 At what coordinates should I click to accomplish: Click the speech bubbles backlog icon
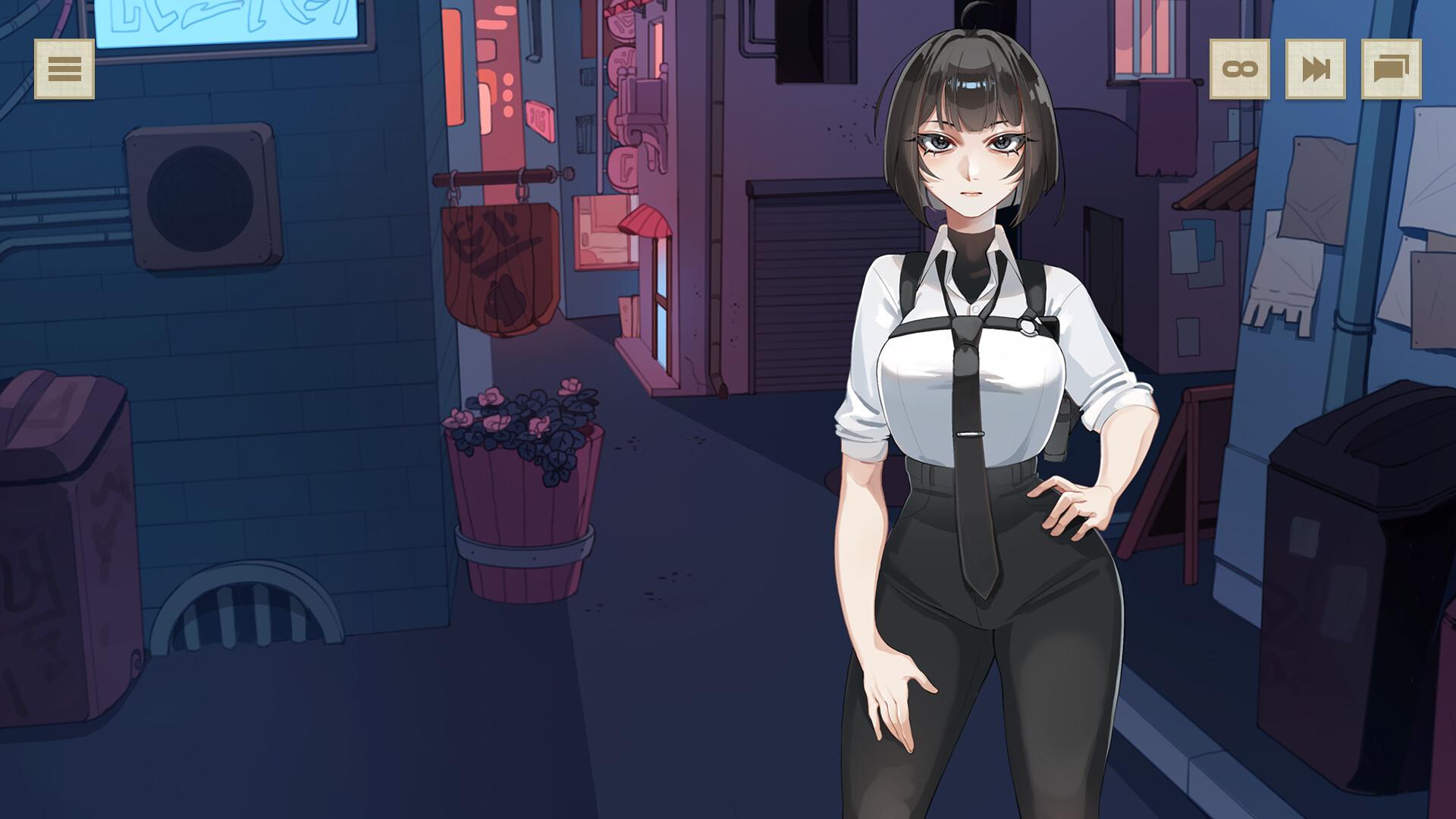click(1392, 70)
